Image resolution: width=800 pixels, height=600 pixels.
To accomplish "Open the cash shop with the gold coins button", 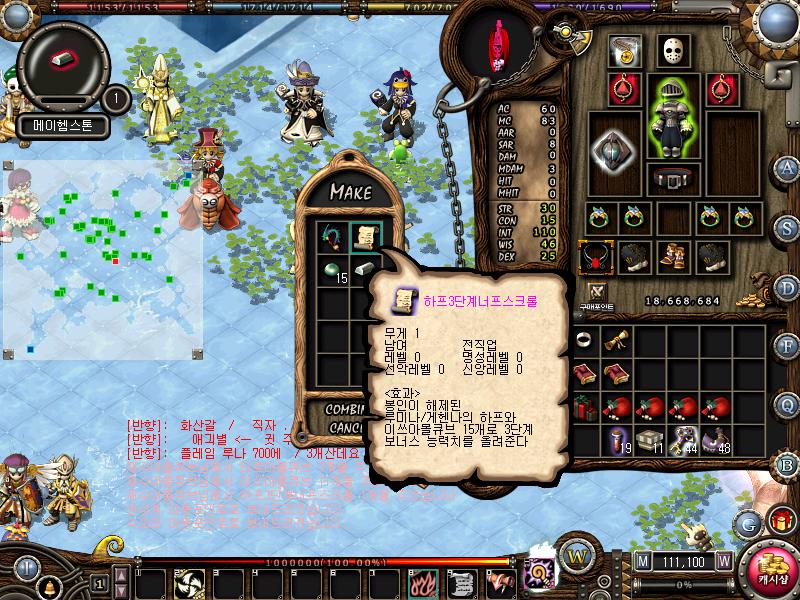I will [767, 565].
